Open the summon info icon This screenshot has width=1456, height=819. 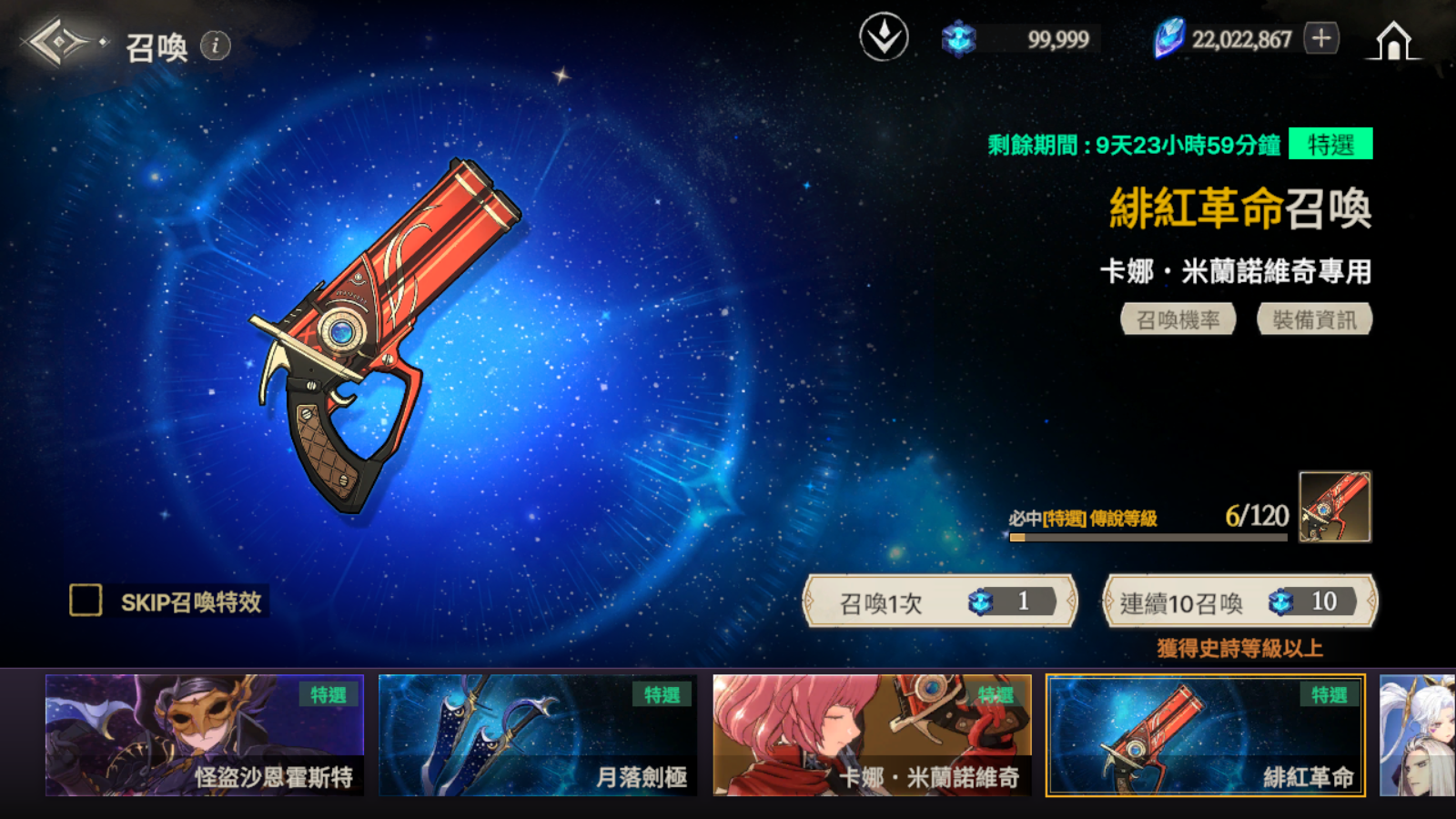tap(216, 45)
